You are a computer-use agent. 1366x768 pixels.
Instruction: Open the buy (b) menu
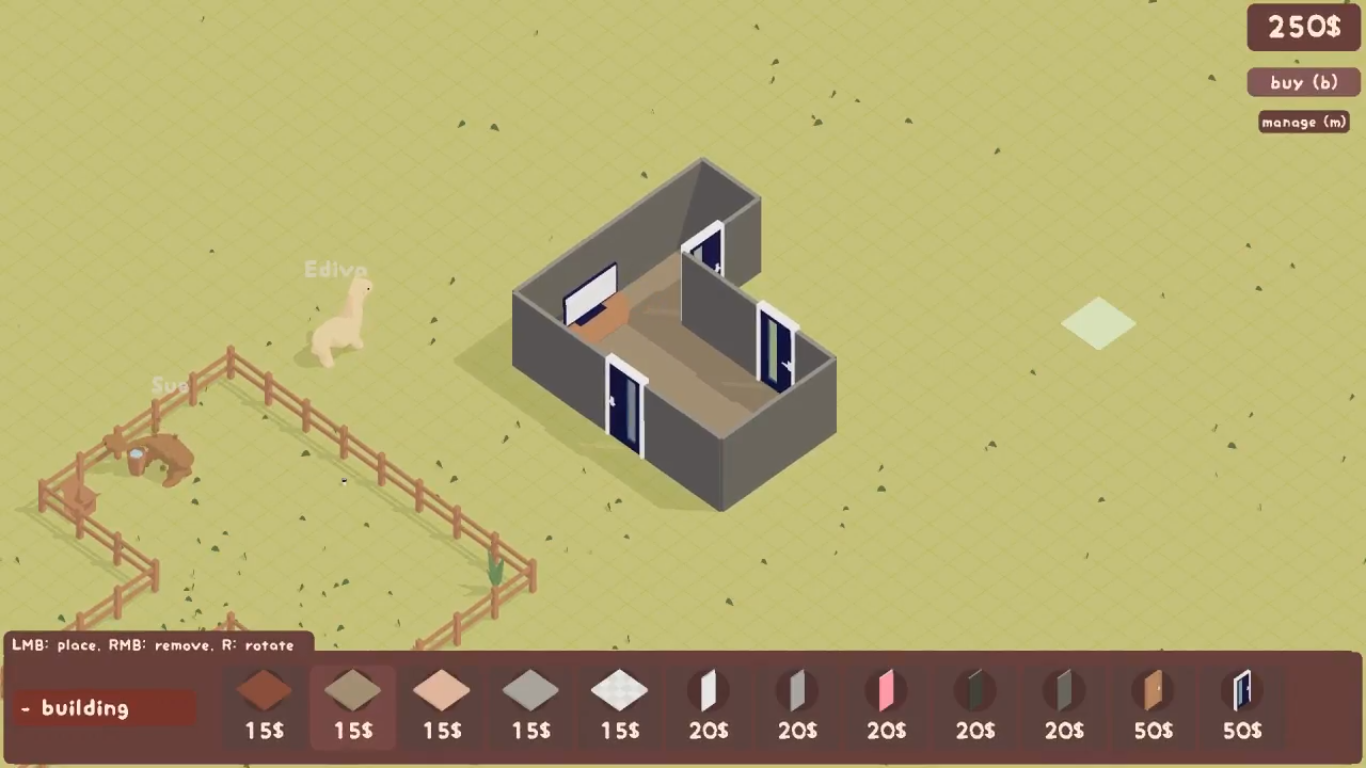1303,82
